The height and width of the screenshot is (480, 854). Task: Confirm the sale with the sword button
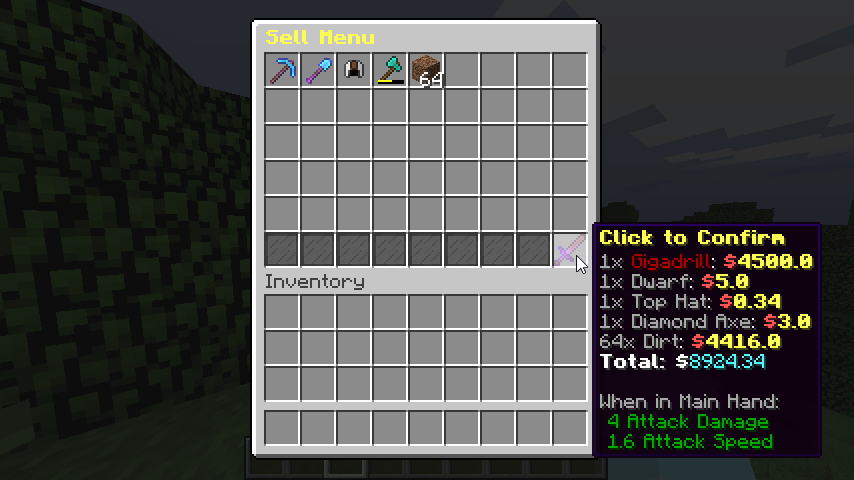(x=570, y=250)
